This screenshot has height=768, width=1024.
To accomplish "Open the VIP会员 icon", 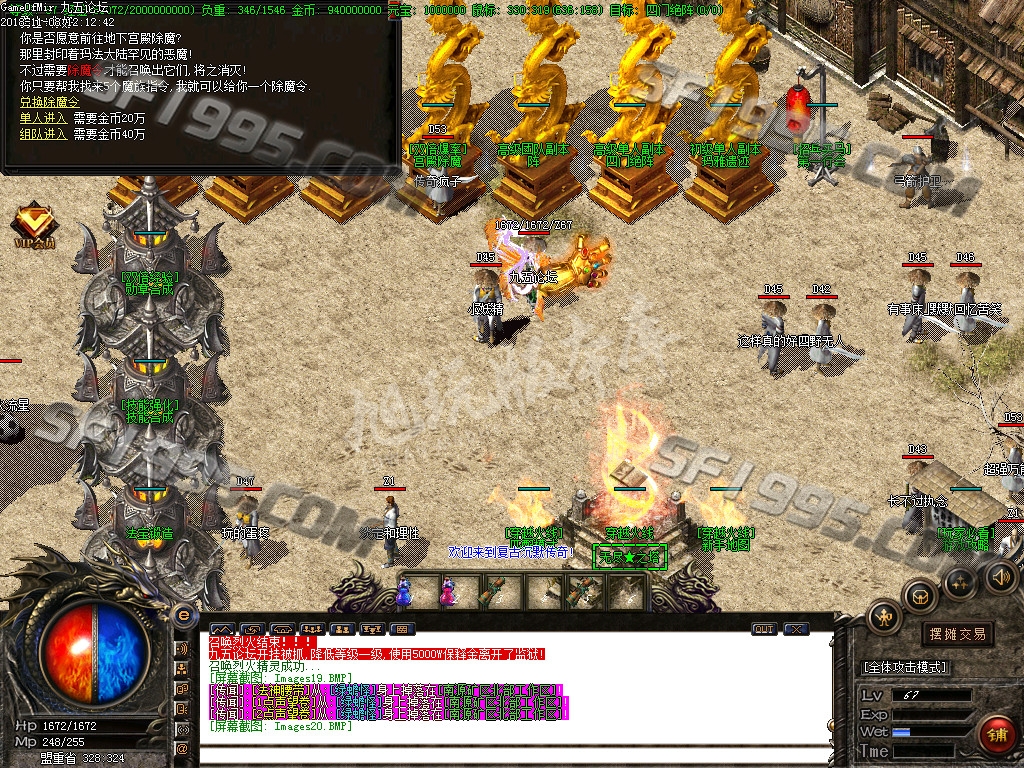I will click(x=35, y=223).
